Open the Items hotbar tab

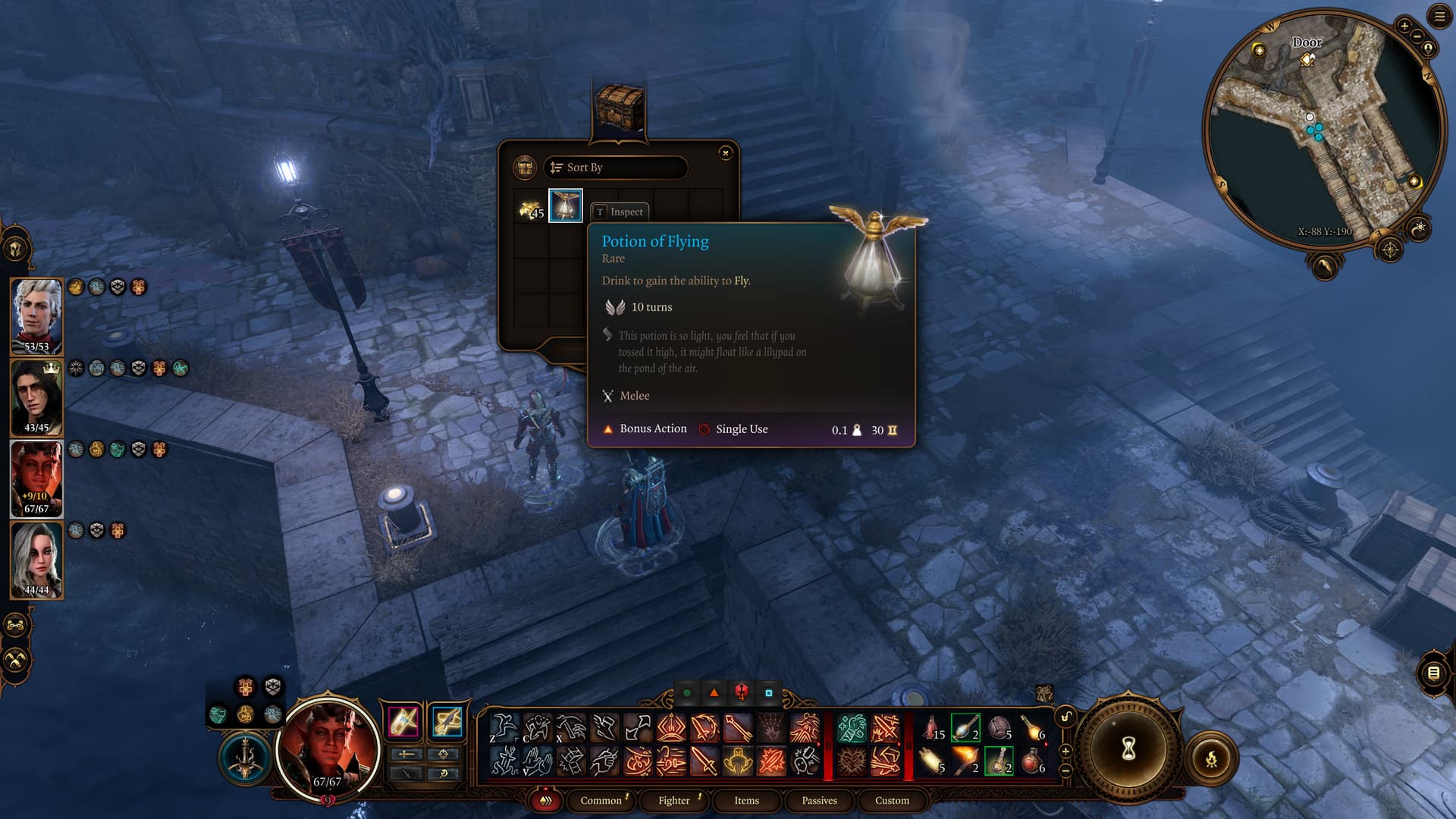point(746,801)
